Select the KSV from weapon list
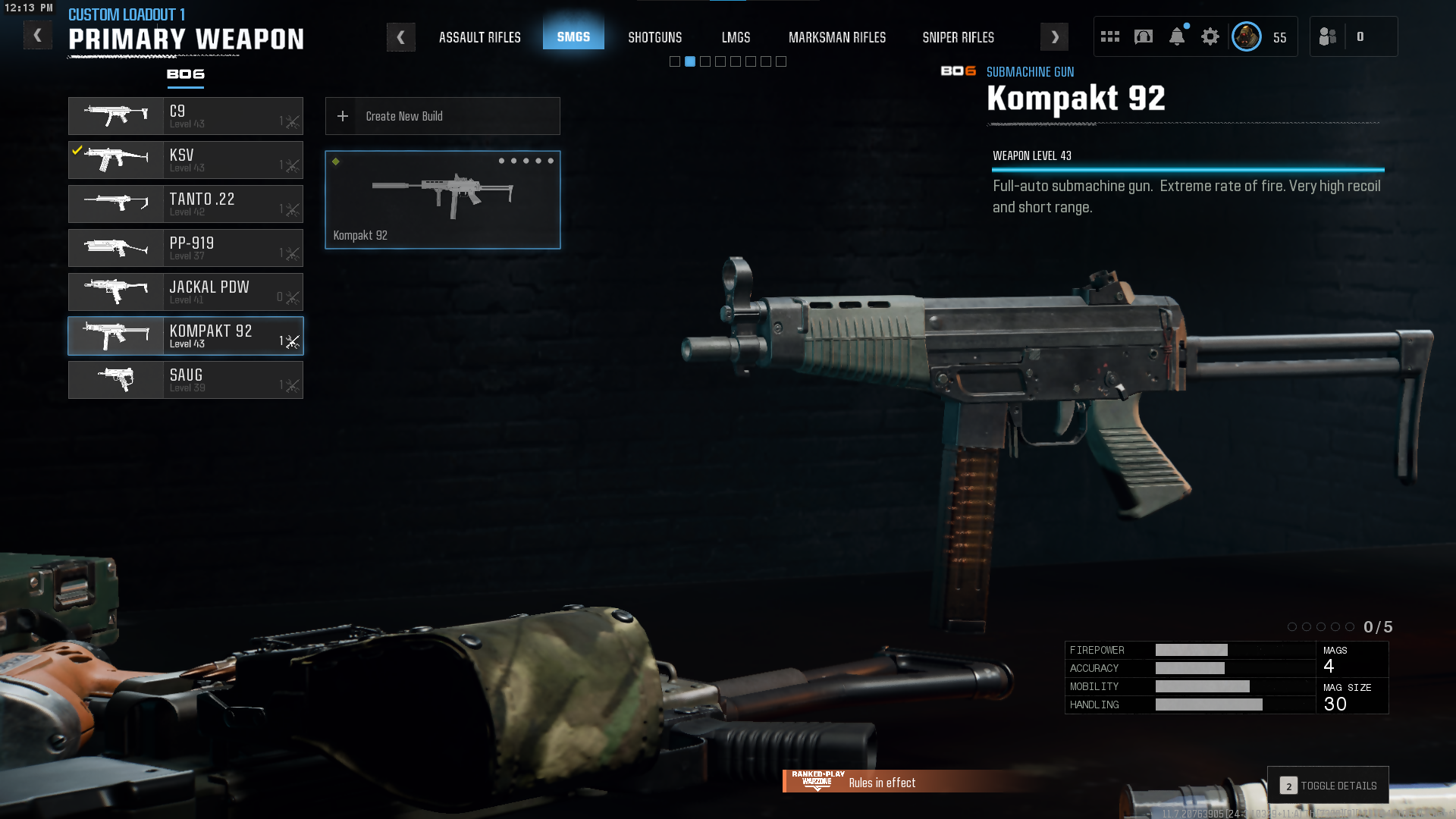1456x819 pixels. point(186,160)
